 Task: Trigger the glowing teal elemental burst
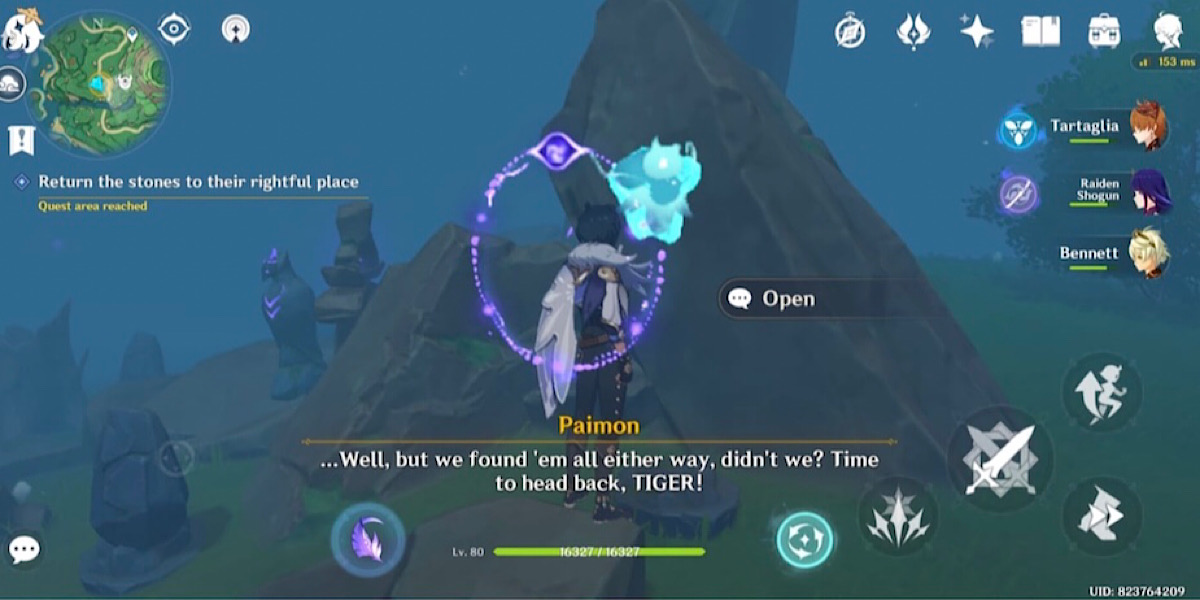805,540
